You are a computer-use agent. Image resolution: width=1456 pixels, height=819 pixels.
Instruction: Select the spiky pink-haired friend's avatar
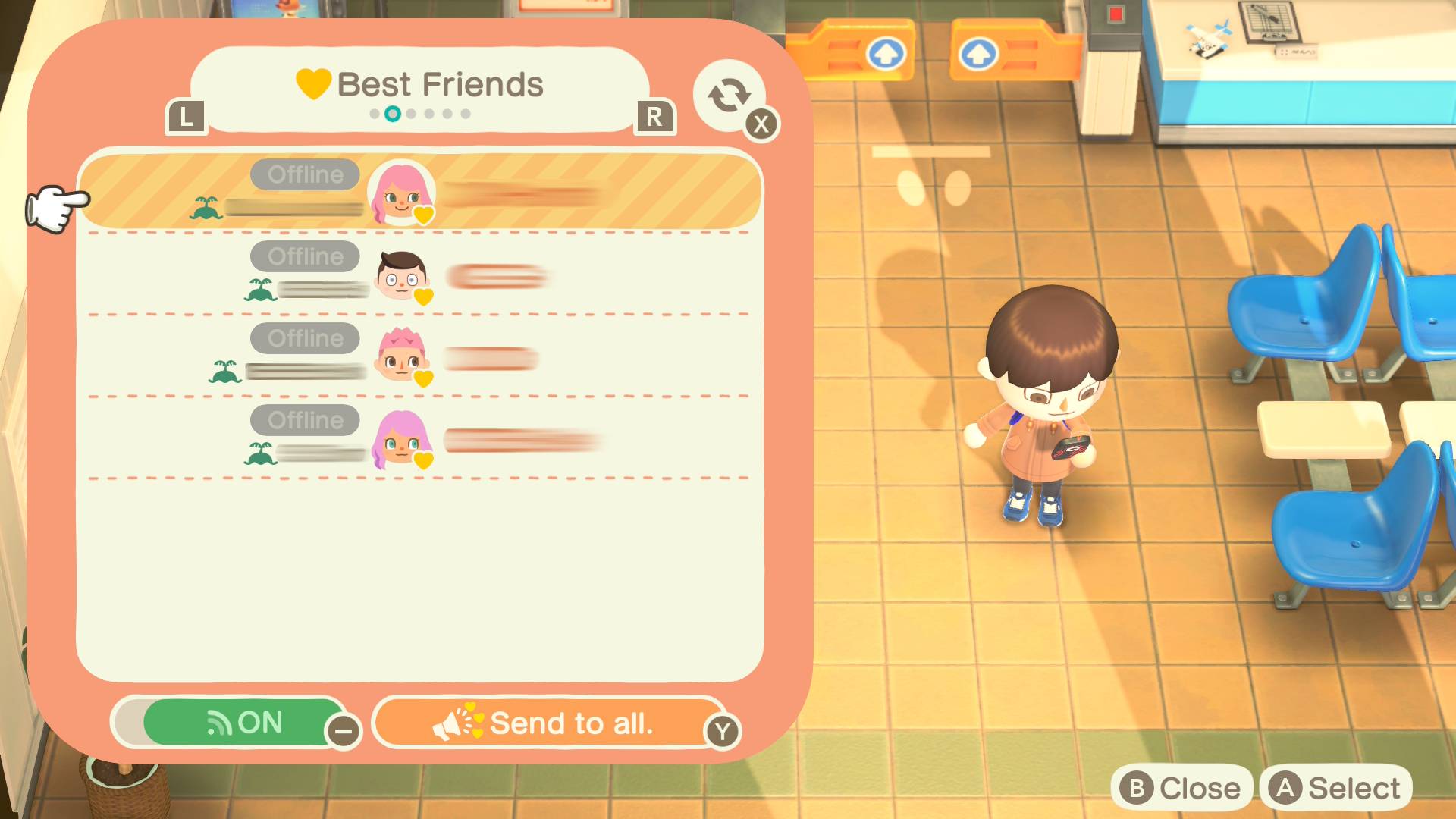click(401, 359)
